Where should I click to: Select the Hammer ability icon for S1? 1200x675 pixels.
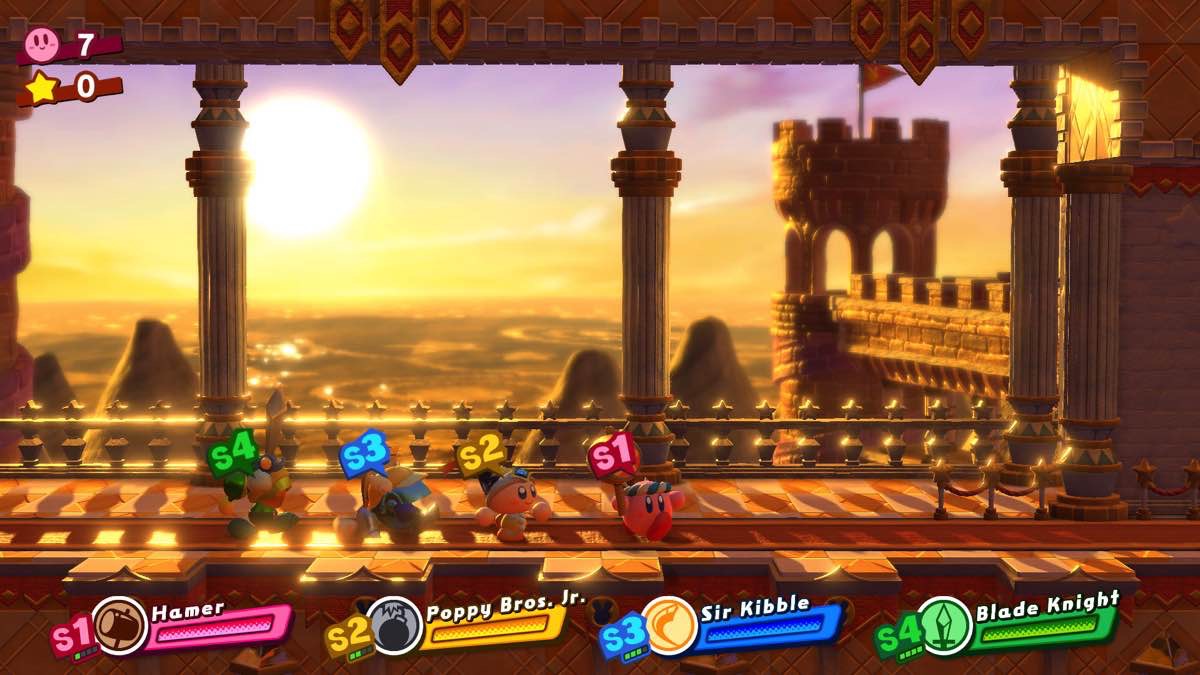pyautogui.click(x=120, y=626)
